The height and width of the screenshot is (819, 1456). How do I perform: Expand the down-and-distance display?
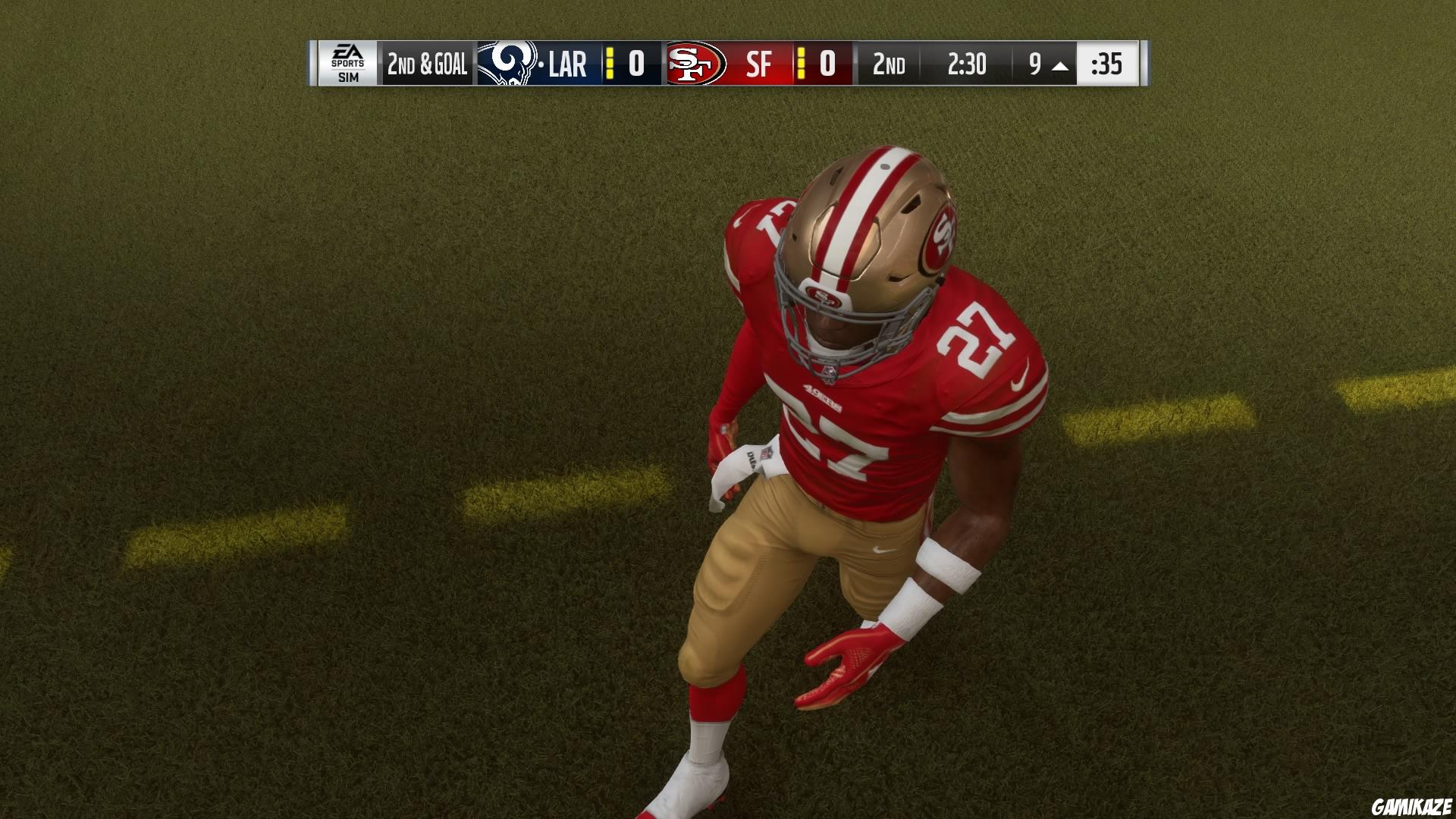point(427,64)
